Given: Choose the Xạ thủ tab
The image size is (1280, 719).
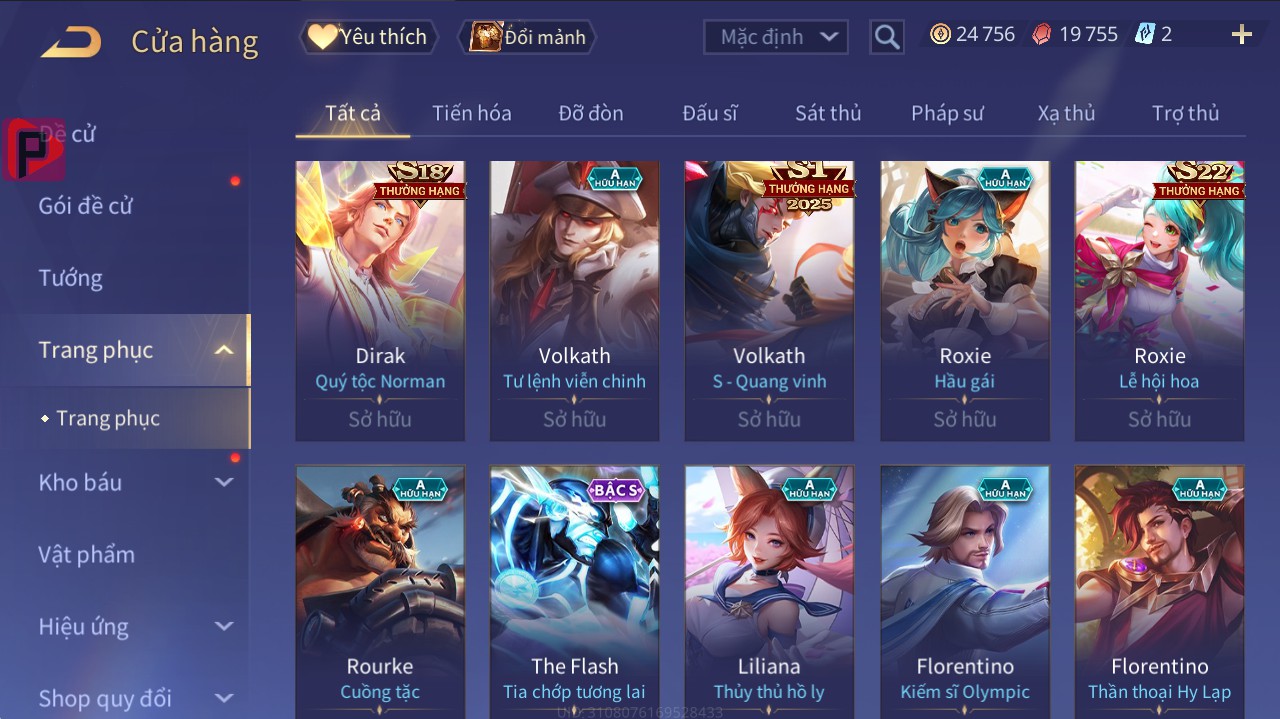Looking at the screenshot, I should (1066, 113).
